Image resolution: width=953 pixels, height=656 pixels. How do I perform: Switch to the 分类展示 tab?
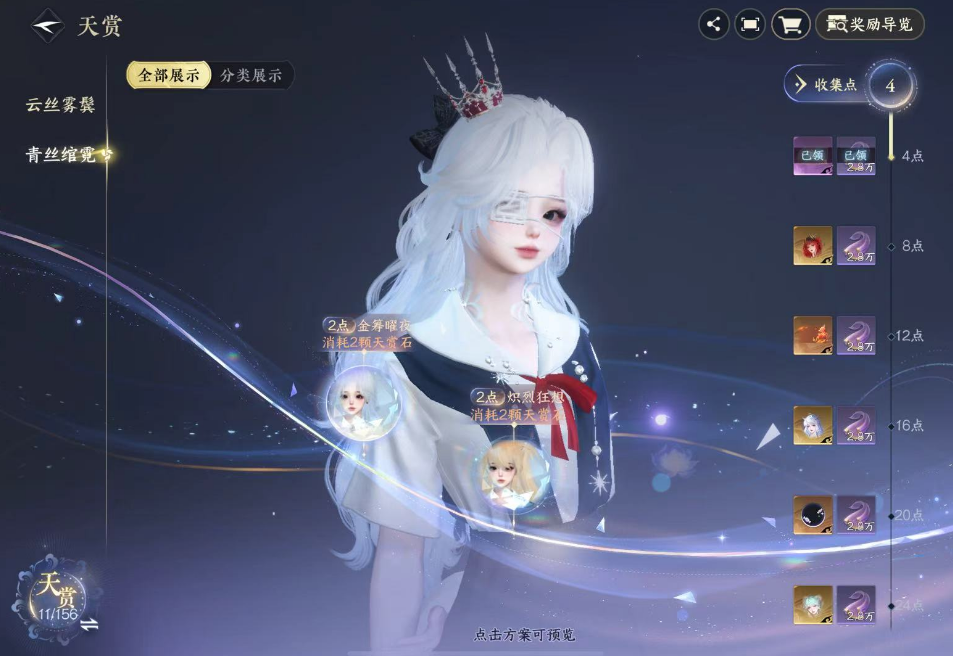251,75
